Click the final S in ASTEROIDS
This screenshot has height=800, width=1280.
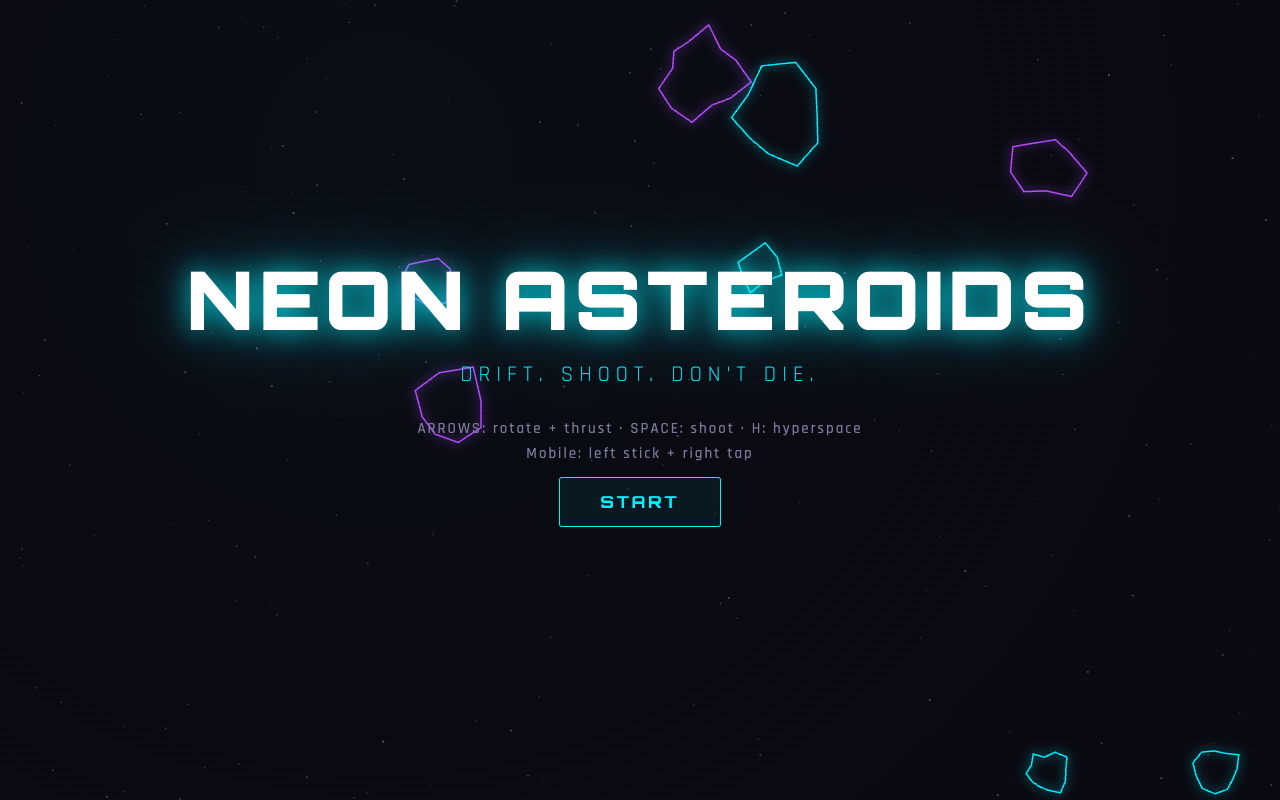point(1055,300)
